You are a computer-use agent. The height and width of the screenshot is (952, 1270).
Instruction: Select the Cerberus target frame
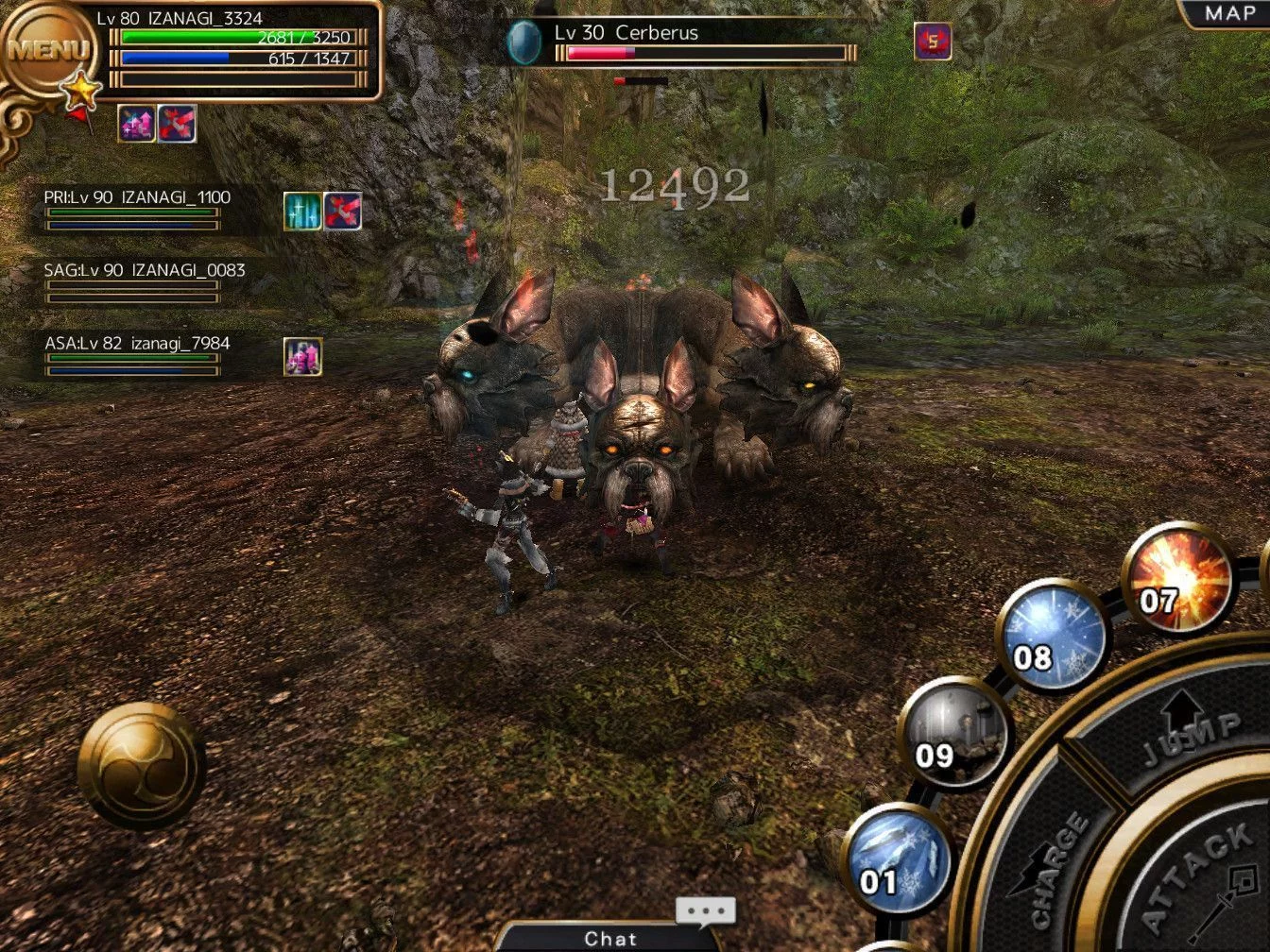682,42
